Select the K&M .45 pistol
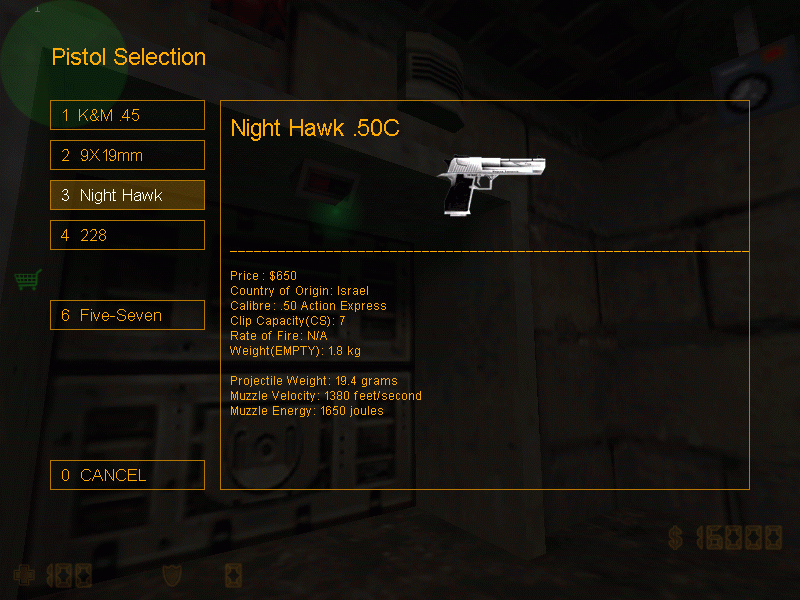The width and height of the screenshot is (800, 600). coord(127,115)
